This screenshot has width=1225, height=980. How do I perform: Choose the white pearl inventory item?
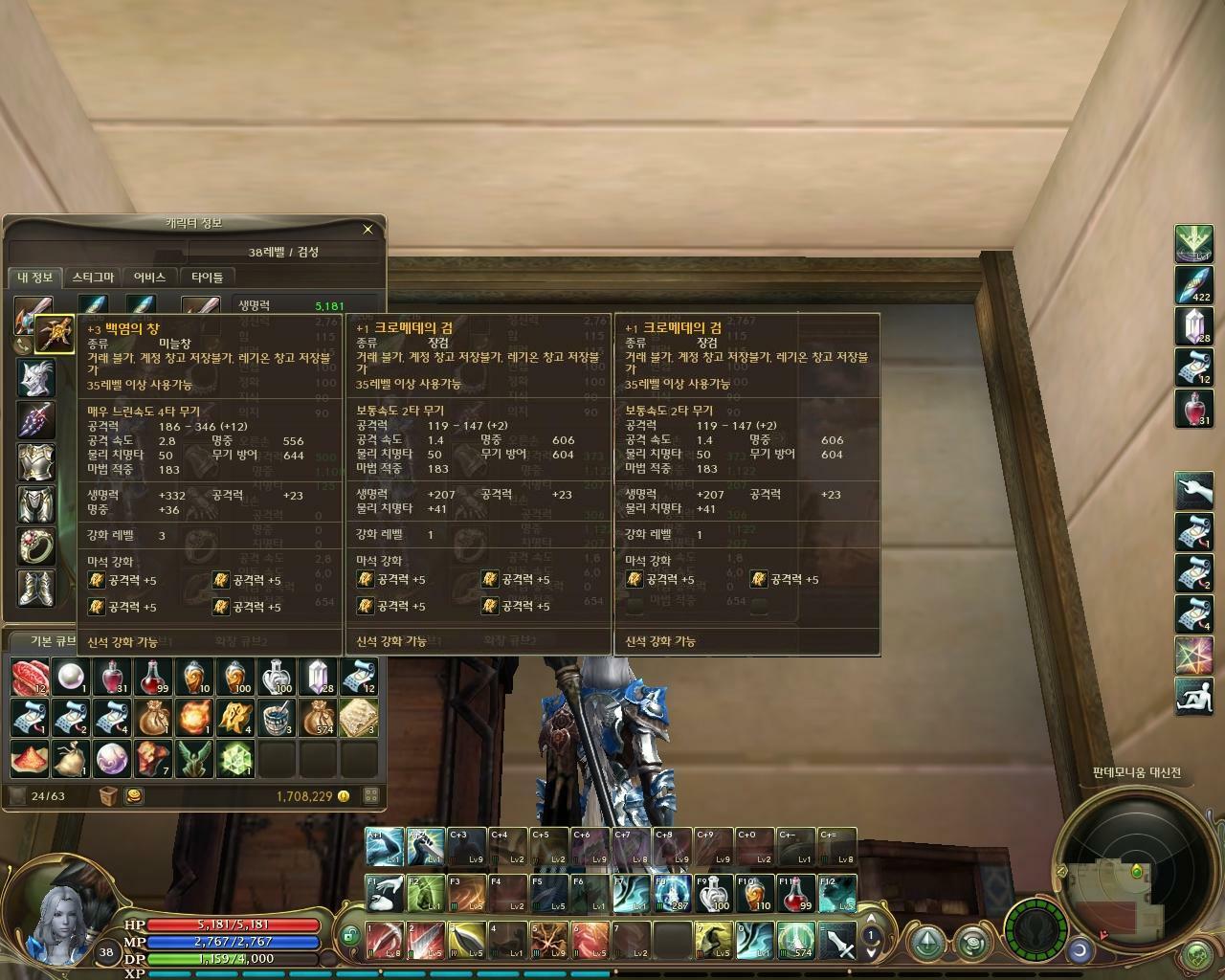71,677
